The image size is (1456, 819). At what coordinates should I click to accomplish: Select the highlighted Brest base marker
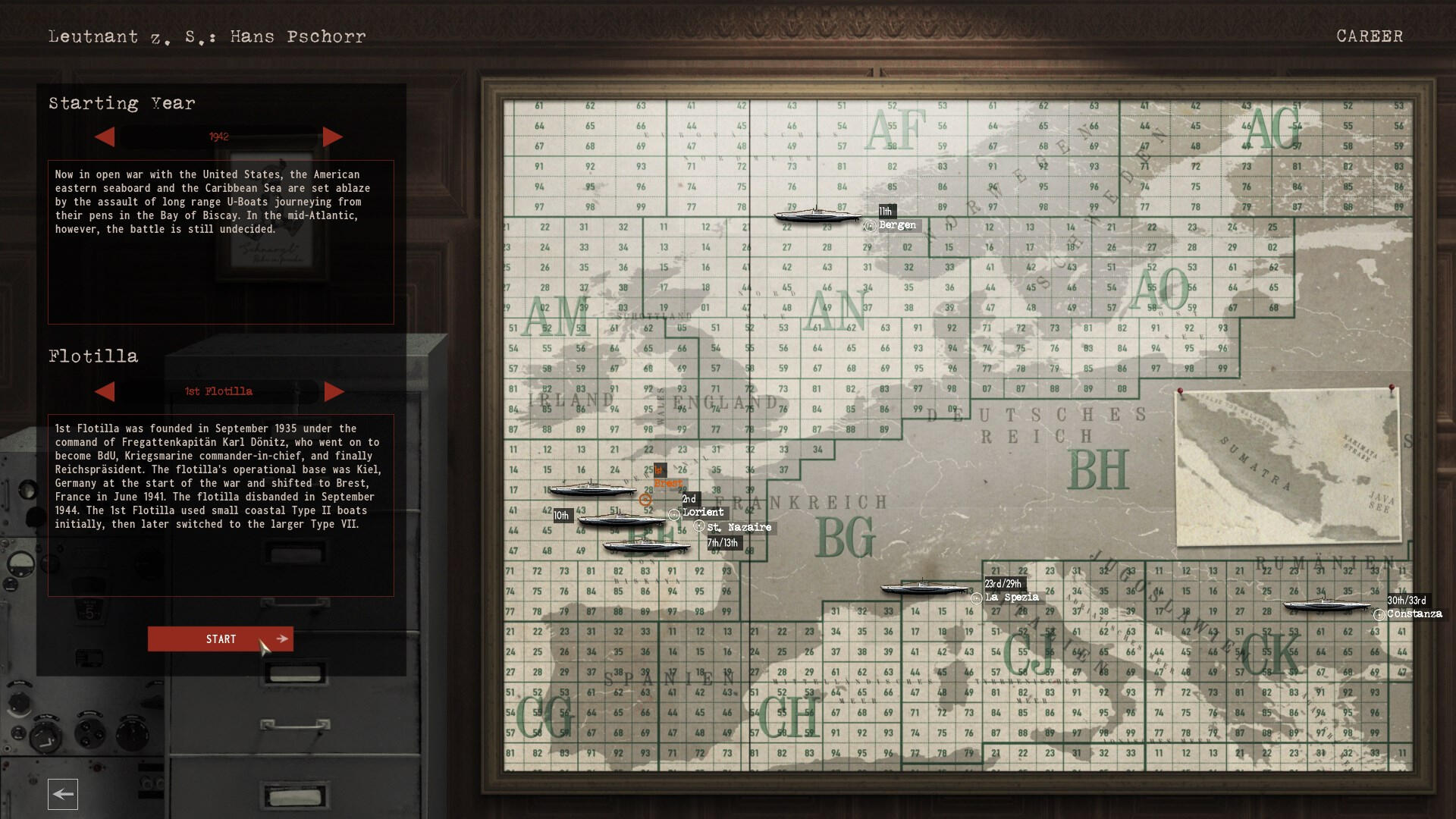pos(645,500)
